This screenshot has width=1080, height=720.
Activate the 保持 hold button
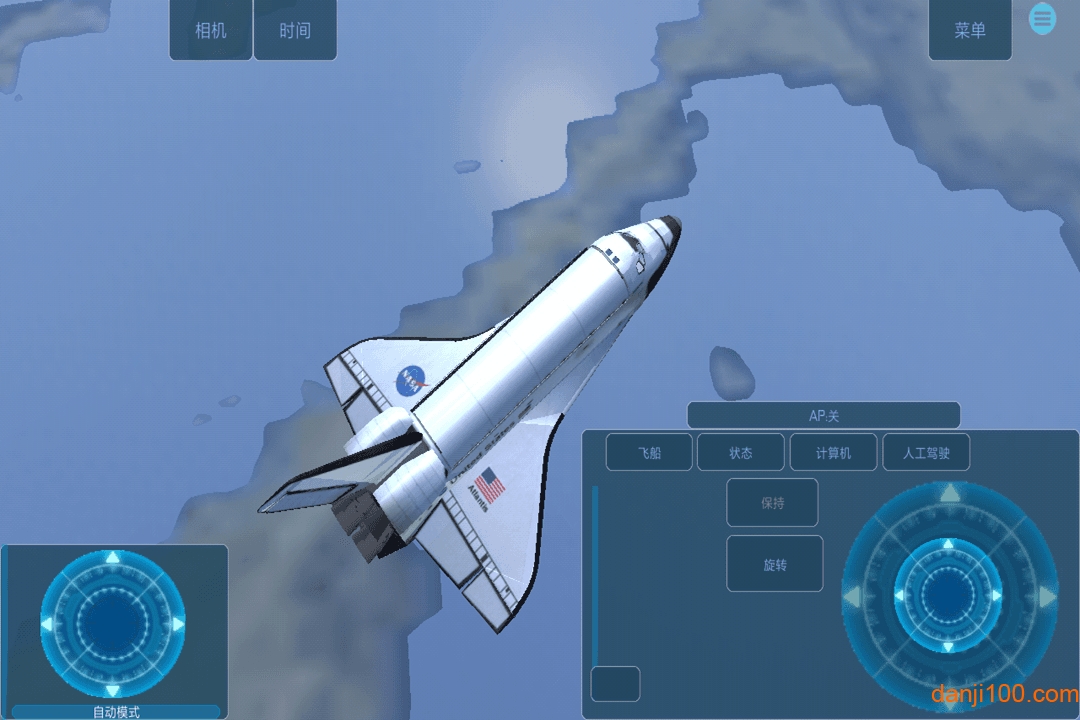[772, 503]
